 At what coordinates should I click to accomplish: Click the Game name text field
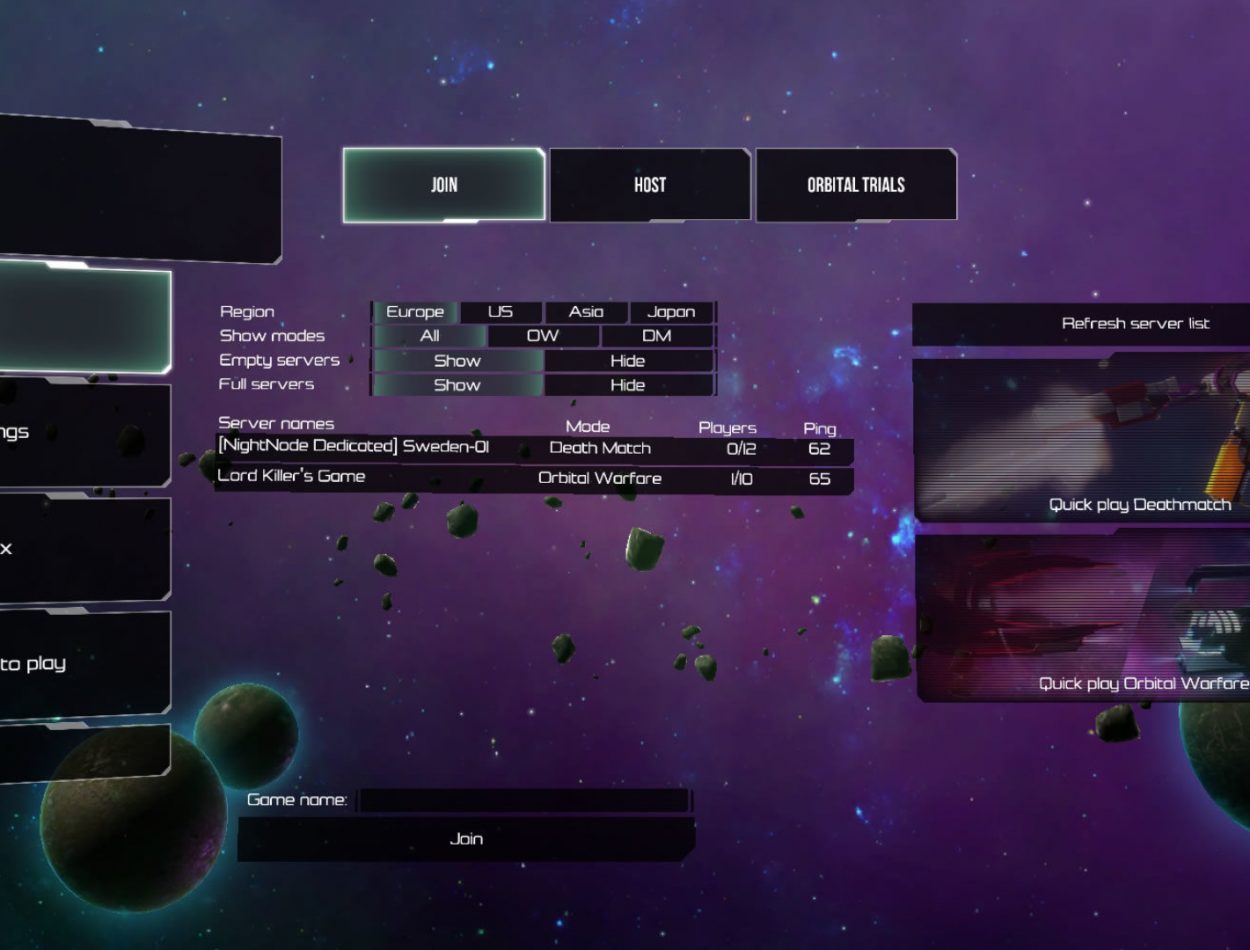coord(523,801)
